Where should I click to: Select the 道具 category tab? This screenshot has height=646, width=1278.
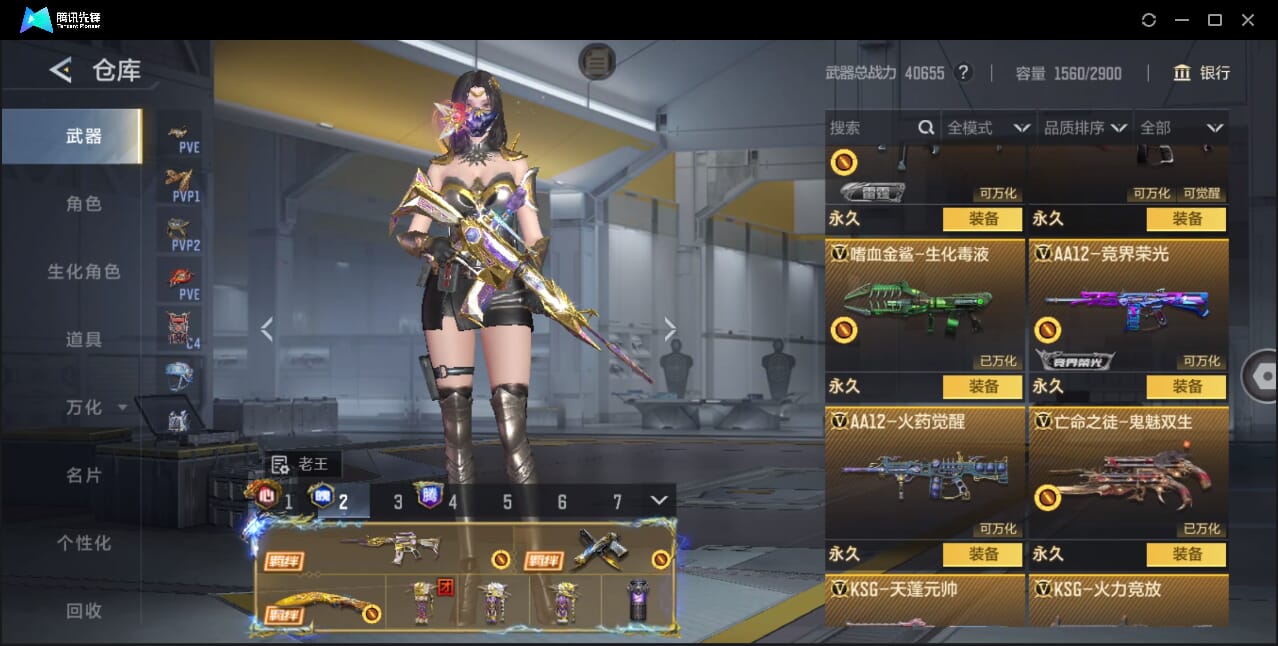tap(84, 339)
